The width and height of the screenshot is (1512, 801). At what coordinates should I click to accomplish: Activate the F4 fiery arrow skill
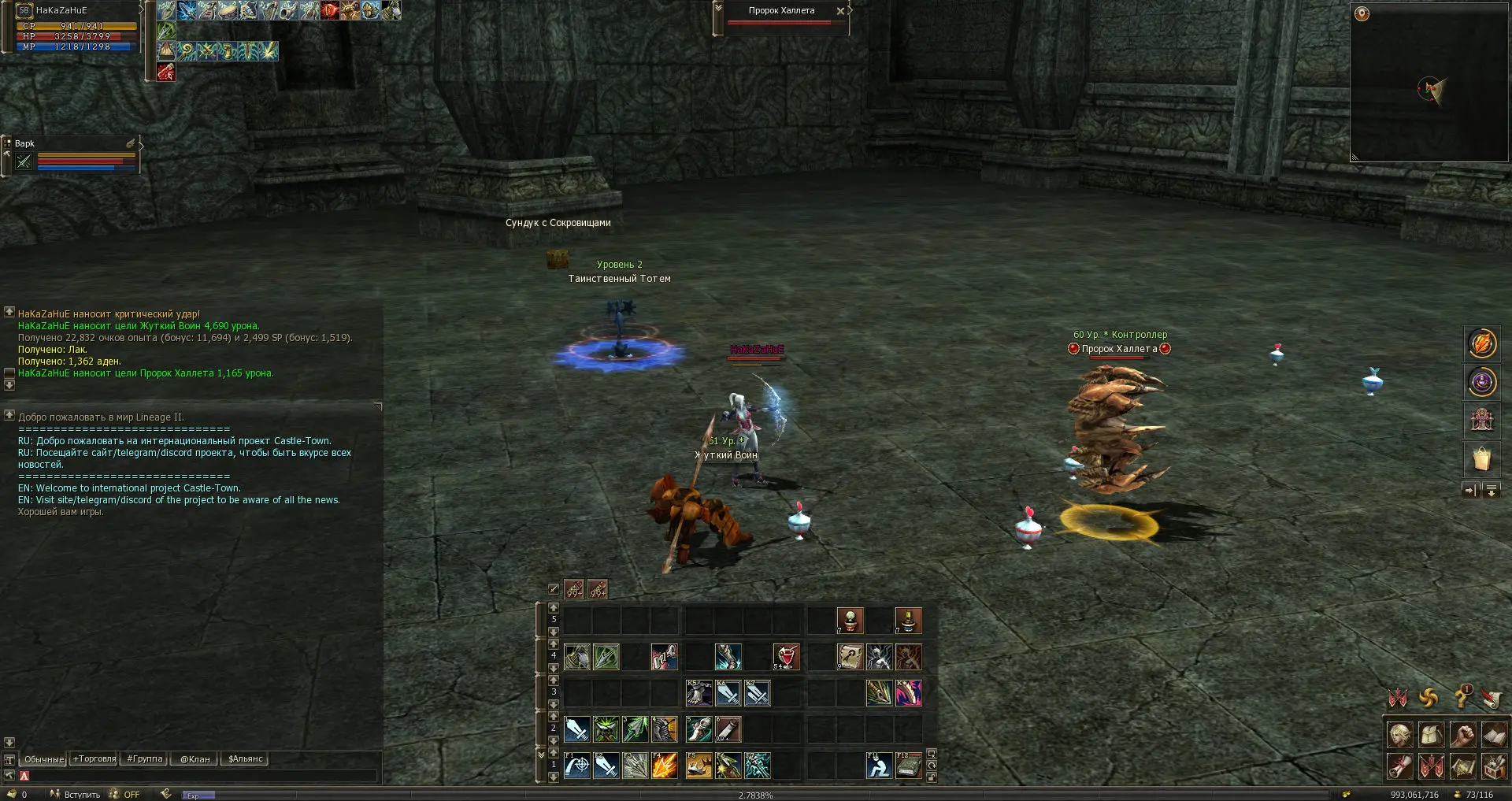(665, 766)
